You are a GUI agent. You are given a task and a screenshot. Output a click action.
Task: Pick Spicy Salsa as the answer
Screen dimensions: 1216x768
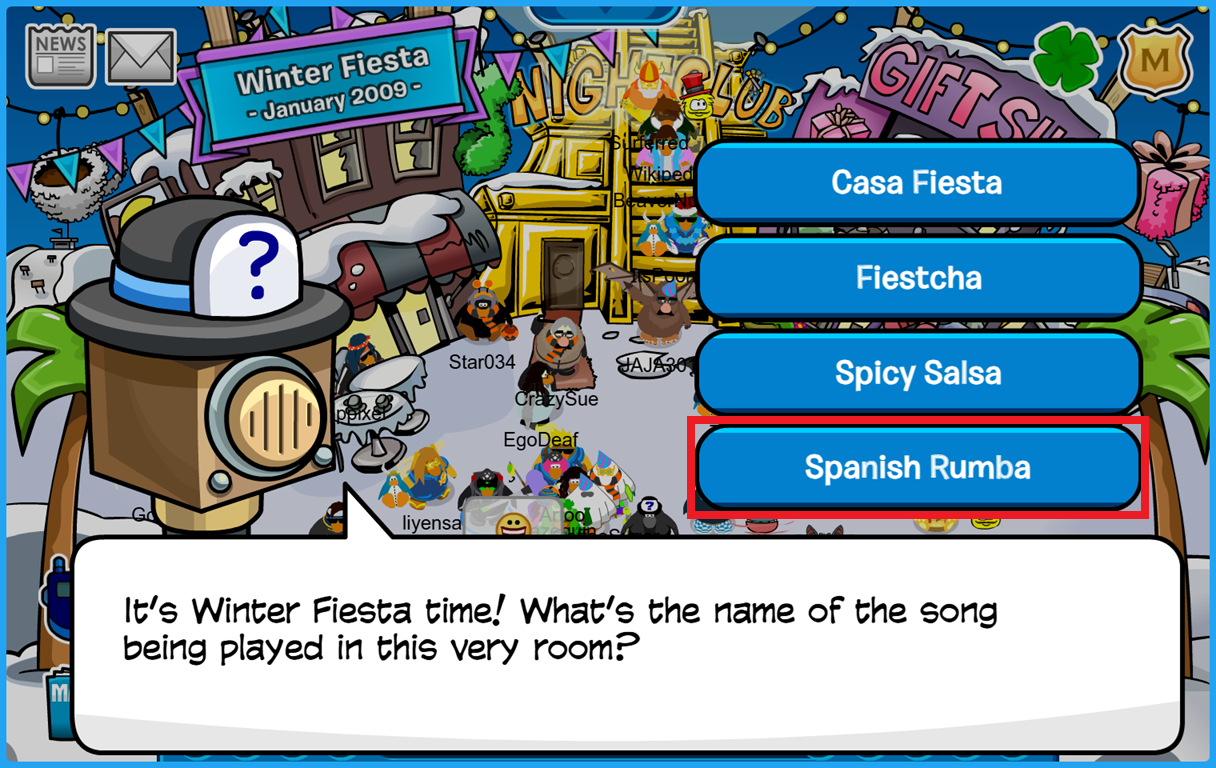pos(917,373)
